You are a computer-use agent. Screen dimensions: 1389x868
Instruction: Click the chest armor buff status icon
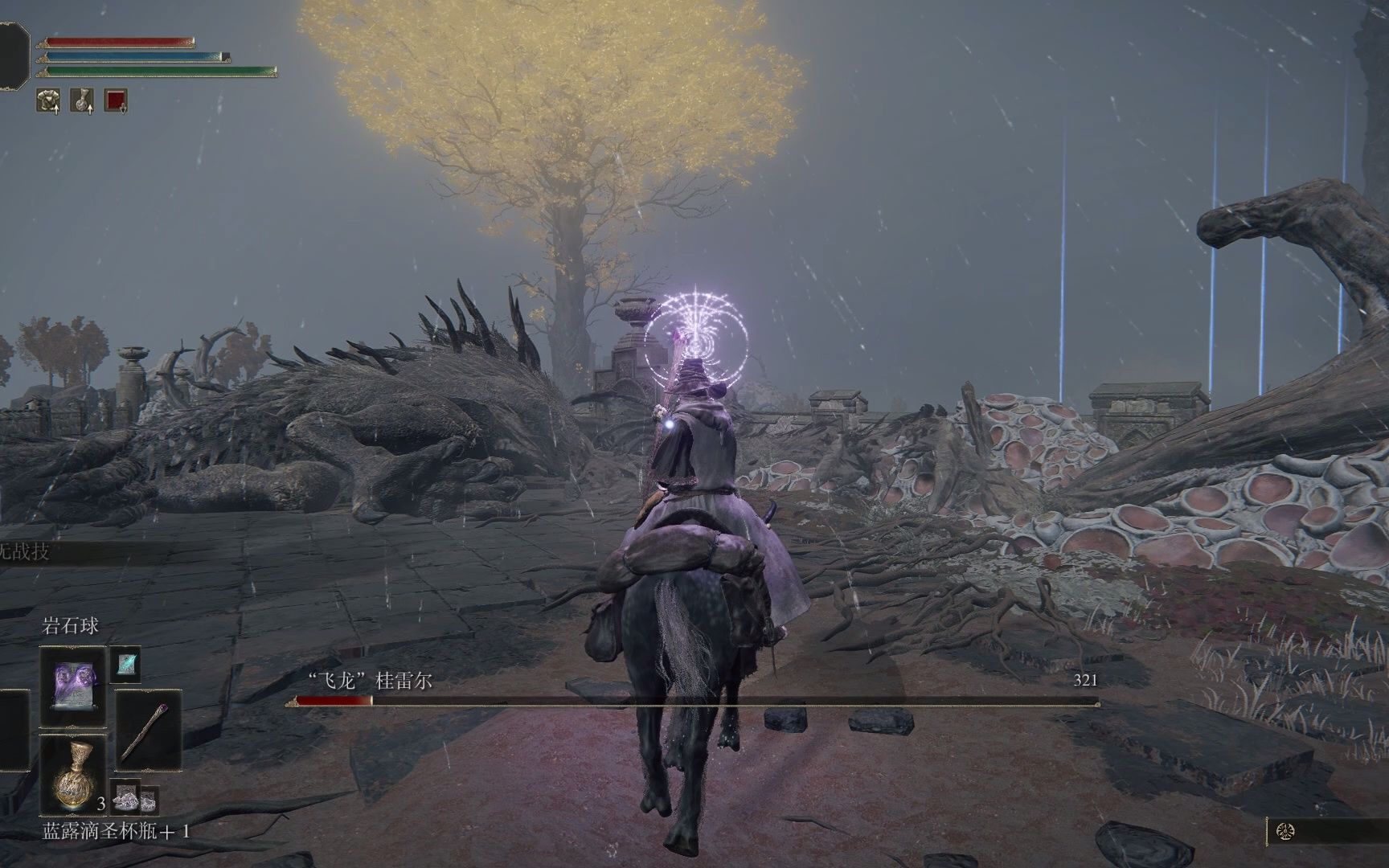(48, 100)
